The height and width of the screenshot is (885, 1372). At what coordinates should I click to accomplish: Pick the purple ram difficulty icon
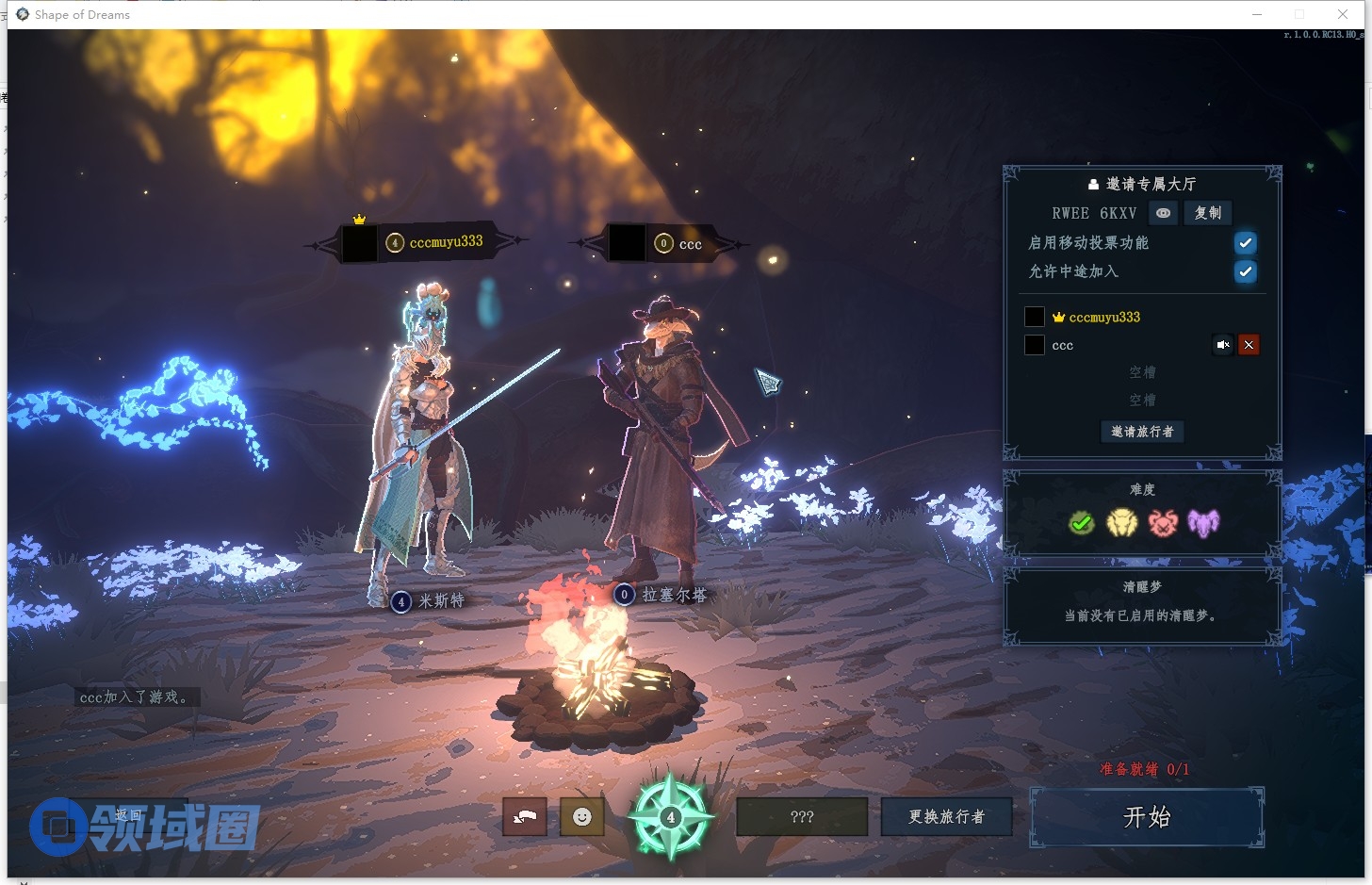(1203, 522)
